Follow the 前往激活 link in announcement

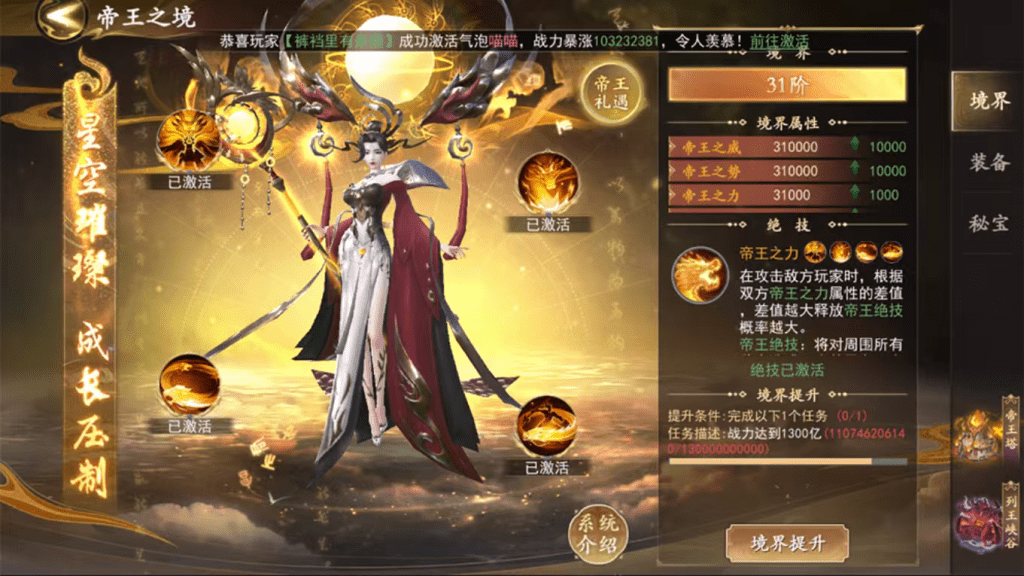pos(780,42)
